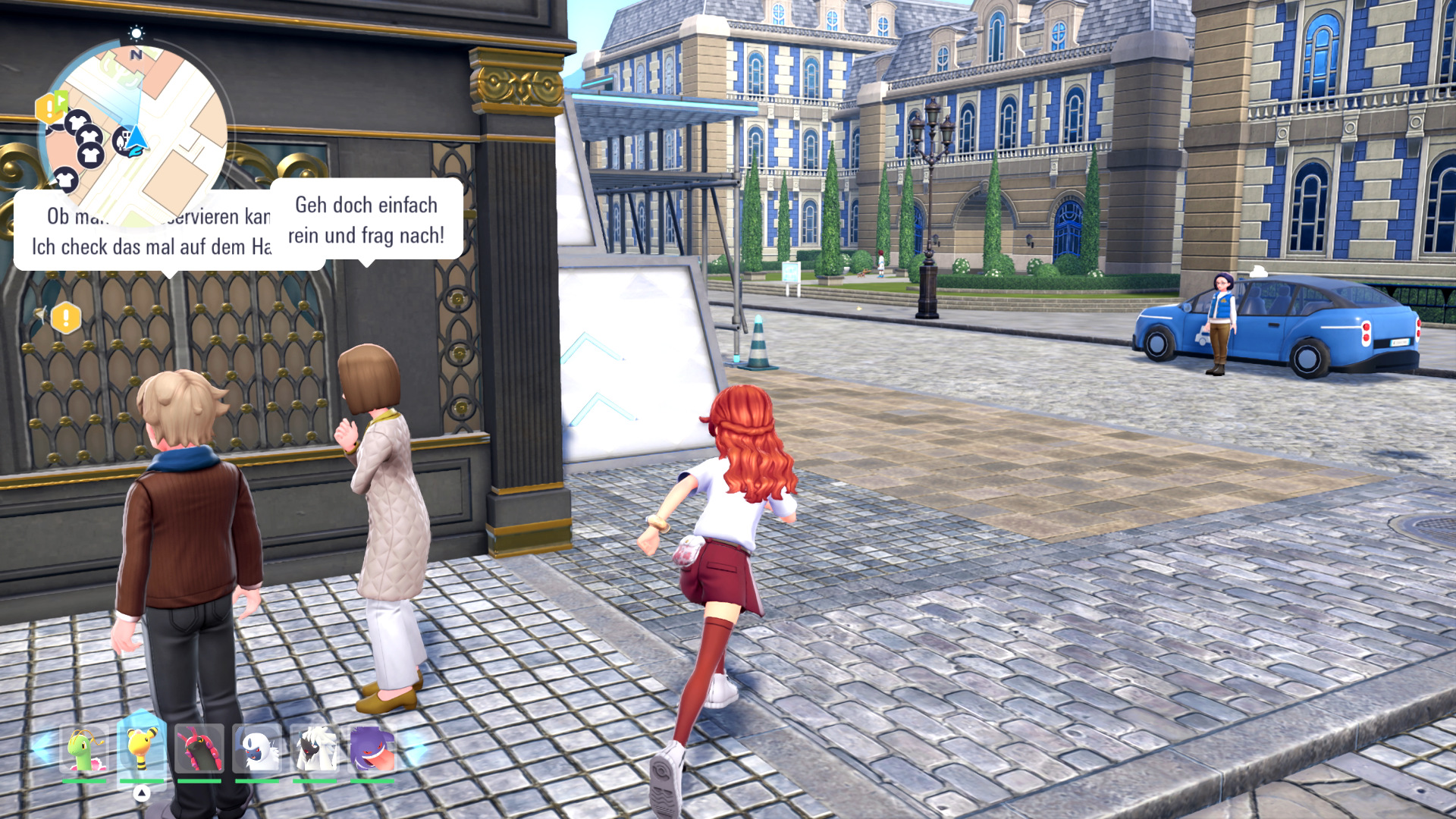Choose Gengar in the party bar
The image size is (1456, 819).
[x=372, y=748]
